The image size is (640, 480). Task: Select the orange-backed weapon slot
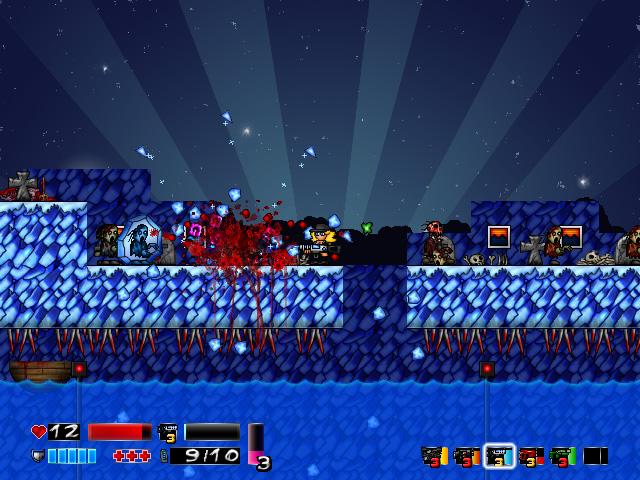point(466,457)
